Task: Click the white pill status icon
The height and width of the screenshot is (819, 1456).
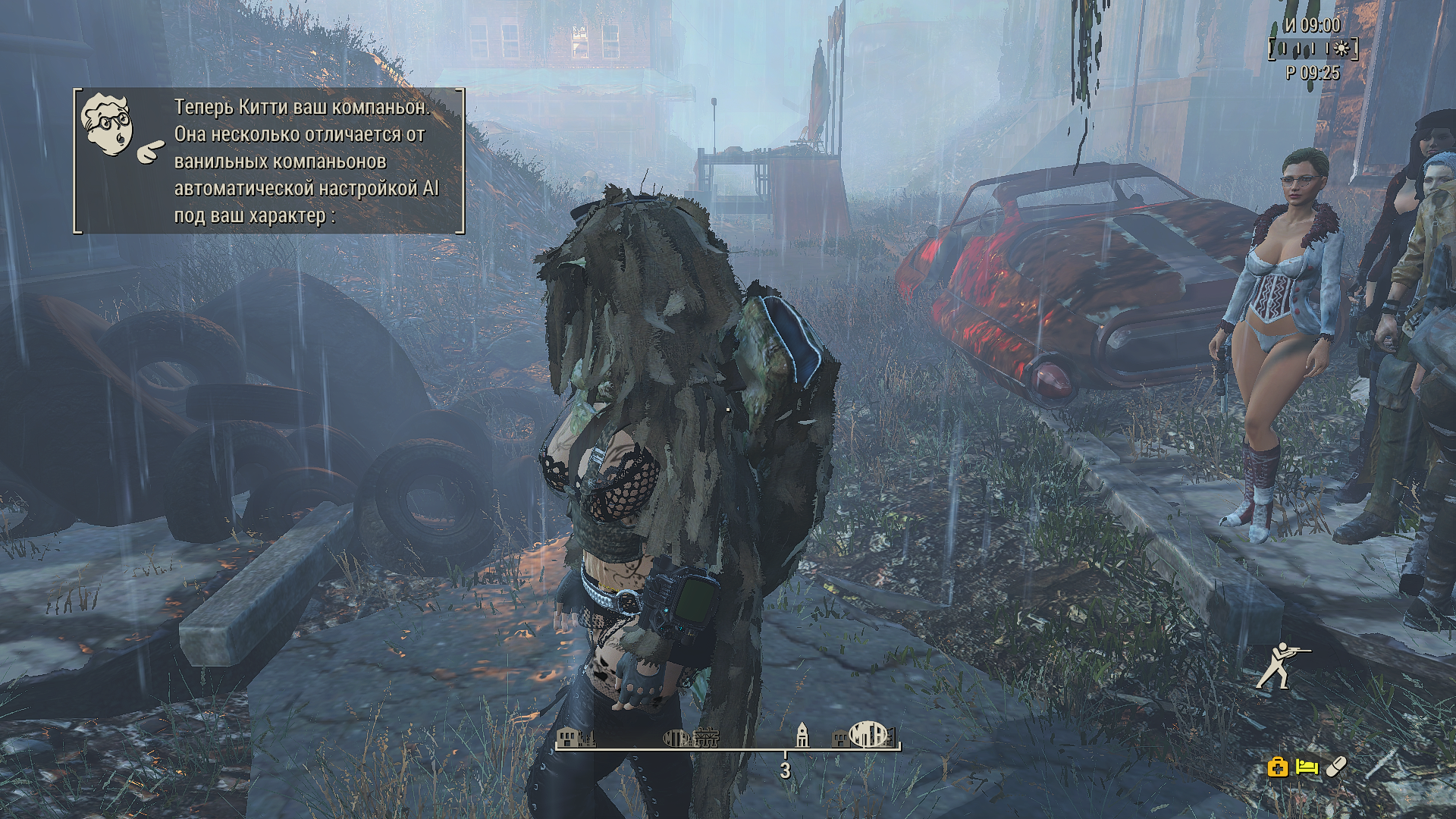Action: 1336,767
